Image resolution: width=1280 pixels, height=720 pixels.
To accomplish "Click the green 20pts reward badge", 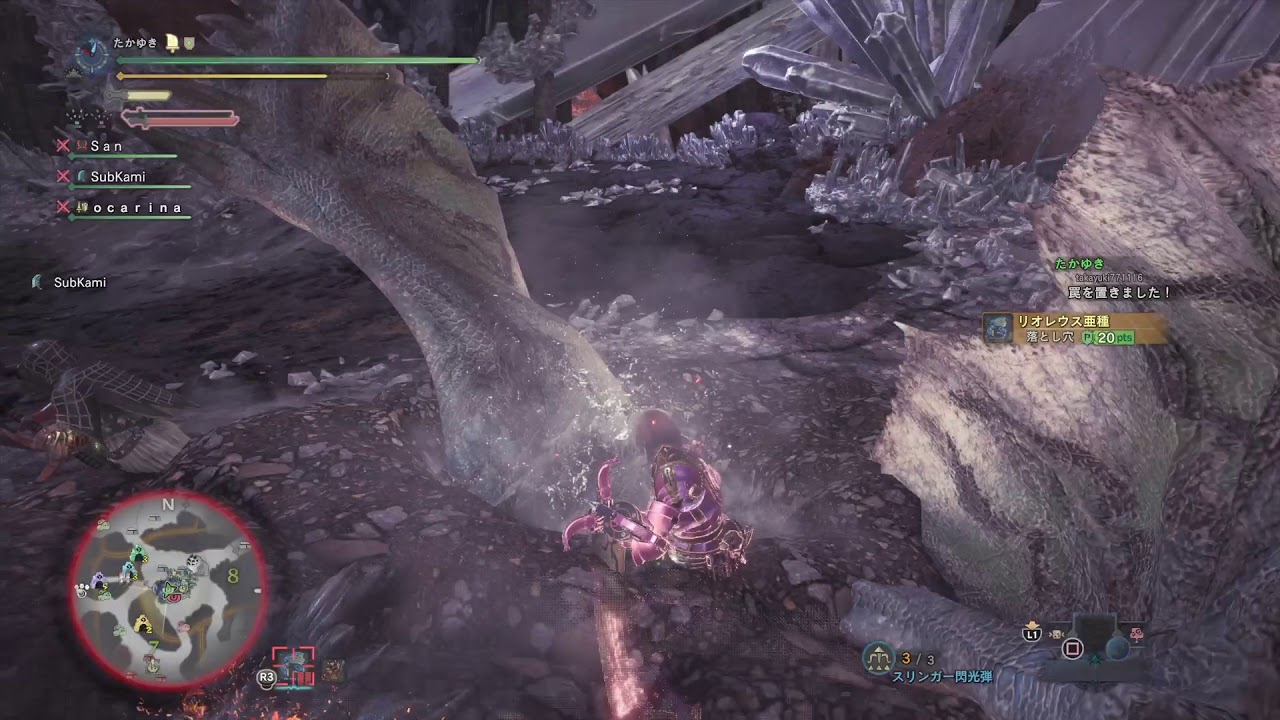I will [x=1112, y=338].
